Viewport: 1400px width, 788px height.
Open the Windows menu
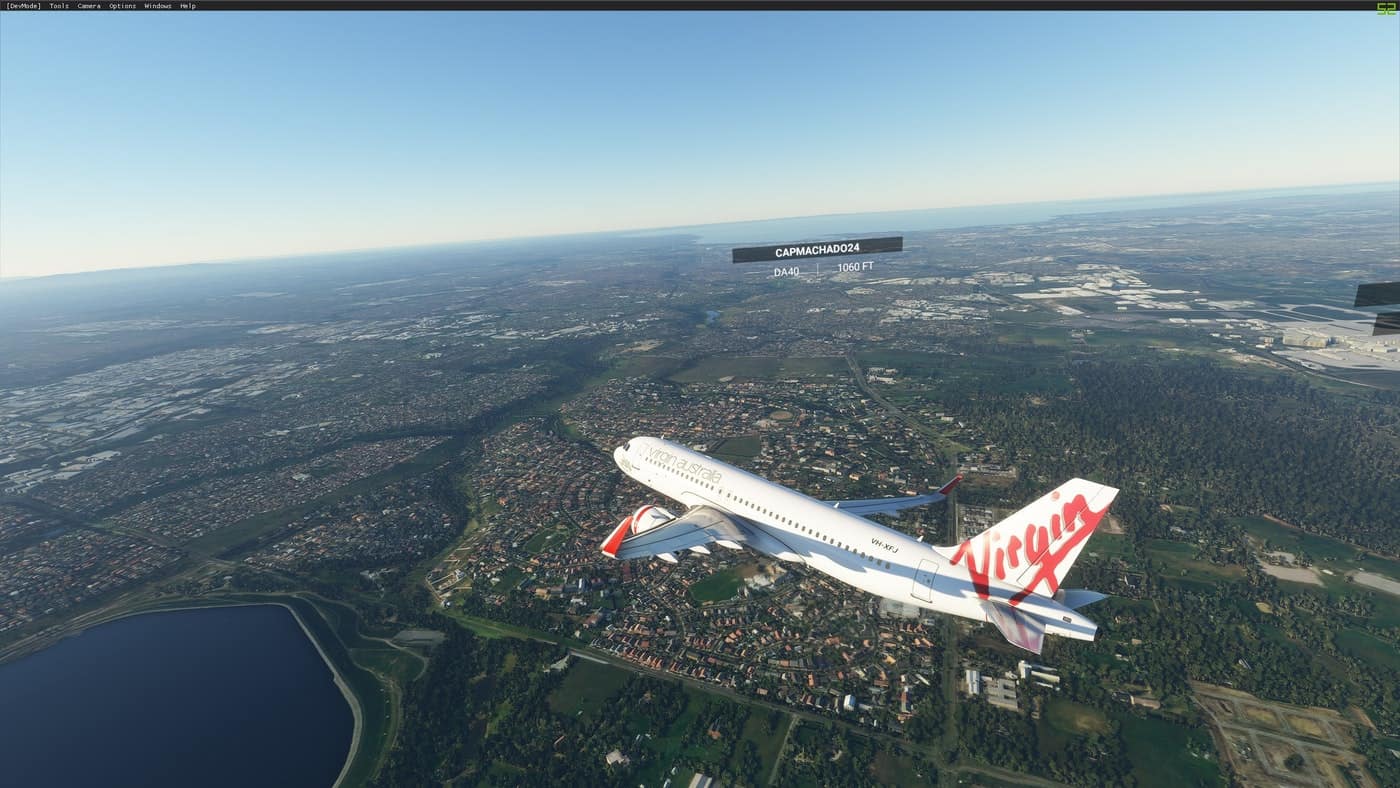coord(157,6)
